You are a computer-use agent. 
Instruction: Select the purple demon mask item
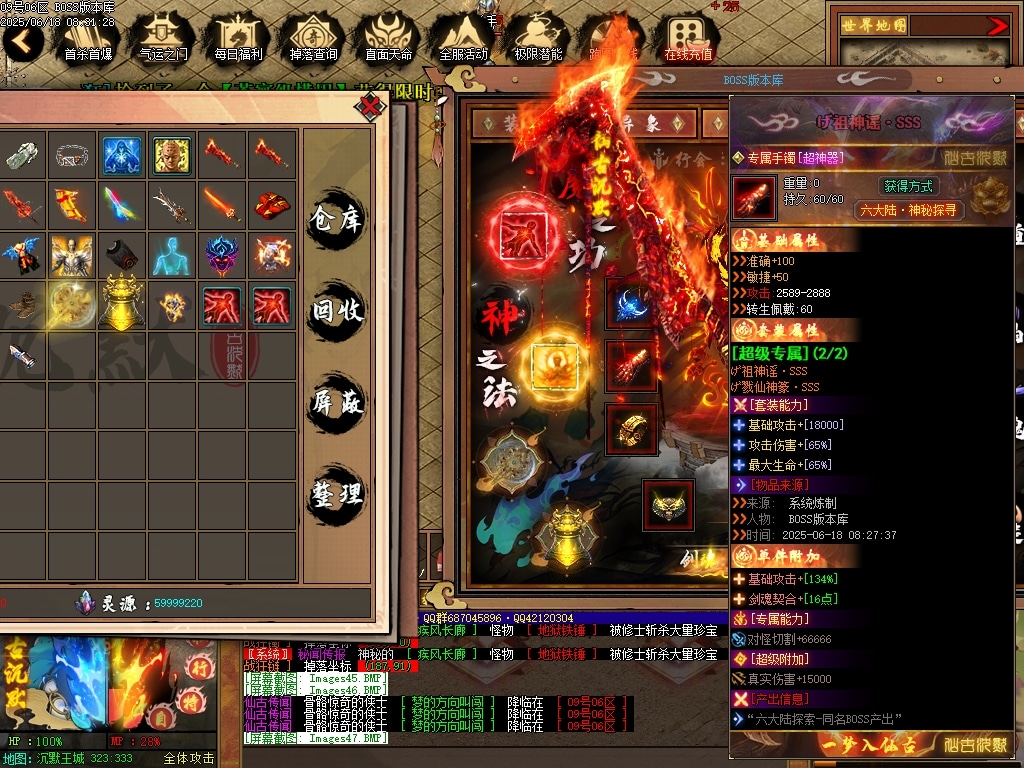click(x=222, y=255)
